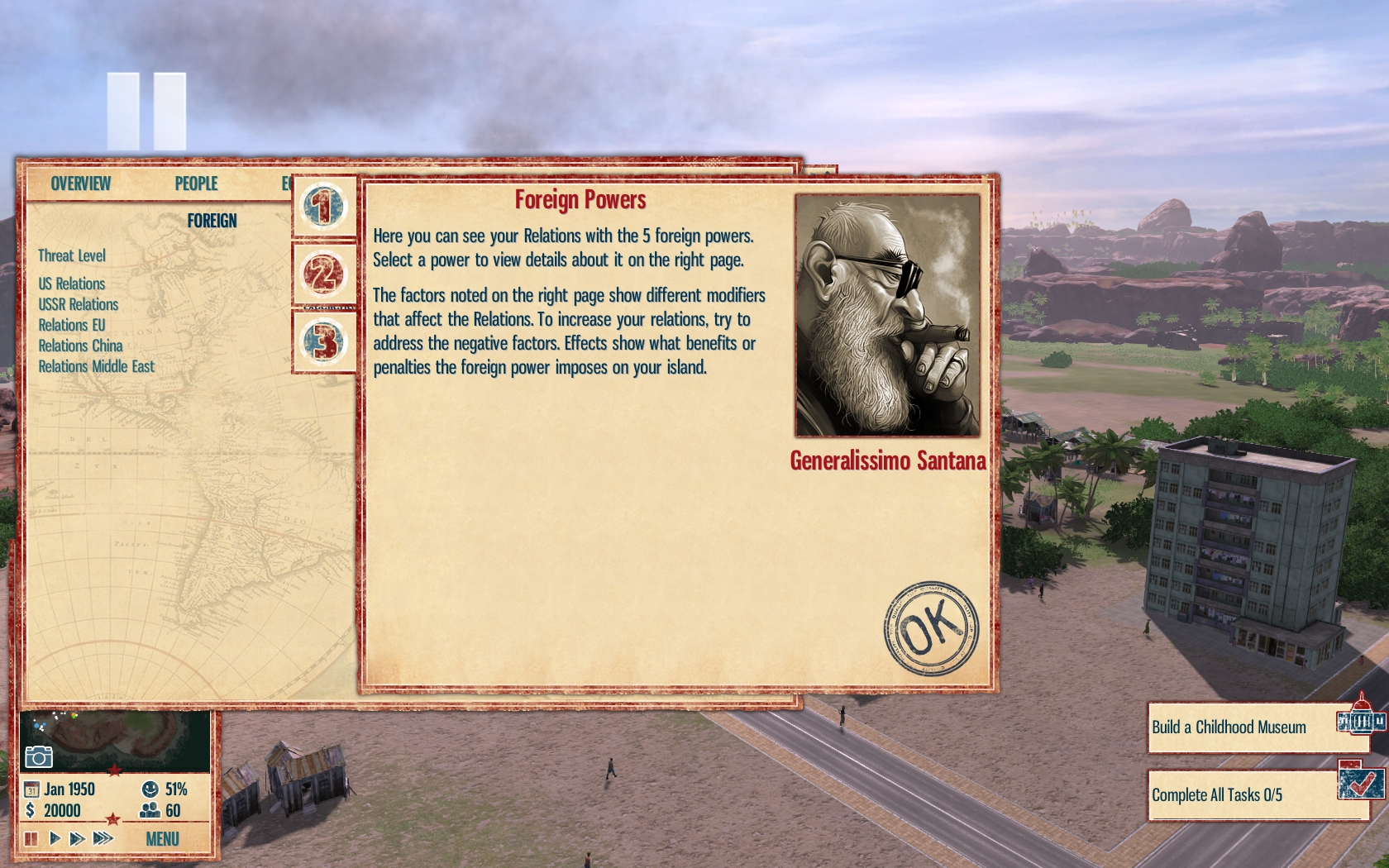Viewport: 1389px width, 868px height.
Task: Open the Build a Childhood Museum task
Action: 1229,727
